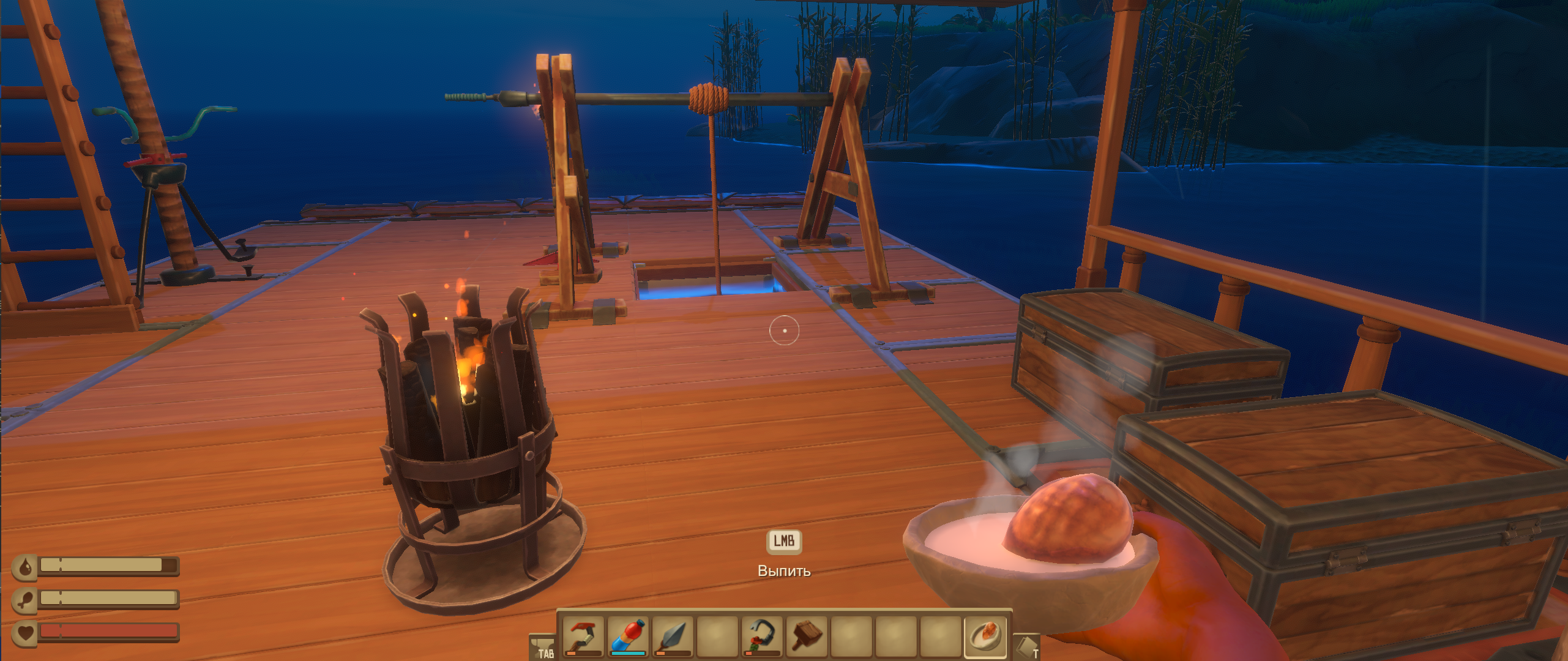1568x661 pixels.
Task: Open the crafting menu anvil icon
Action: pos(542,646)
